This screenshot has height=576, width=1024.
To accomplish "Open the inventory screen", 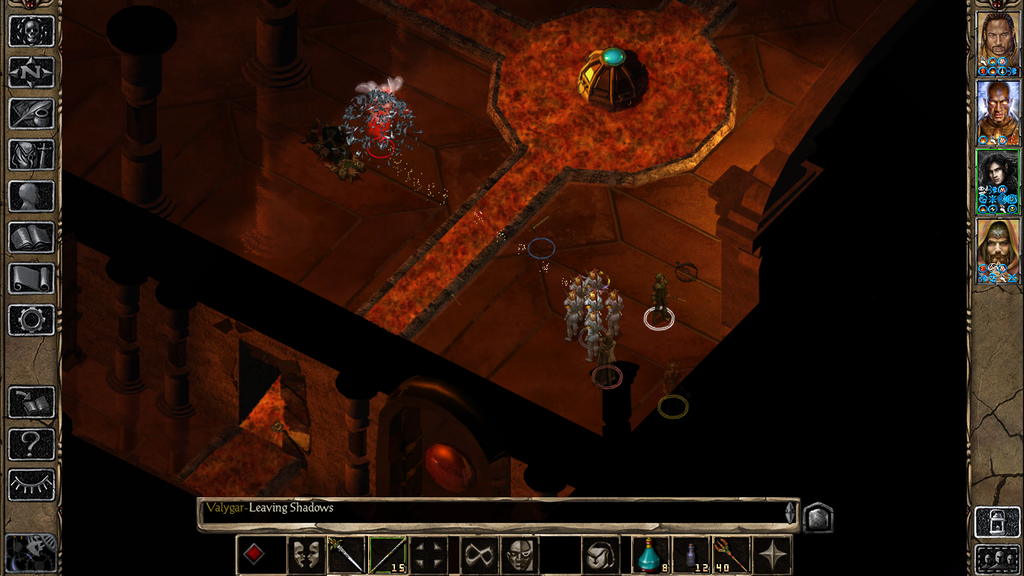I will 31,155.
